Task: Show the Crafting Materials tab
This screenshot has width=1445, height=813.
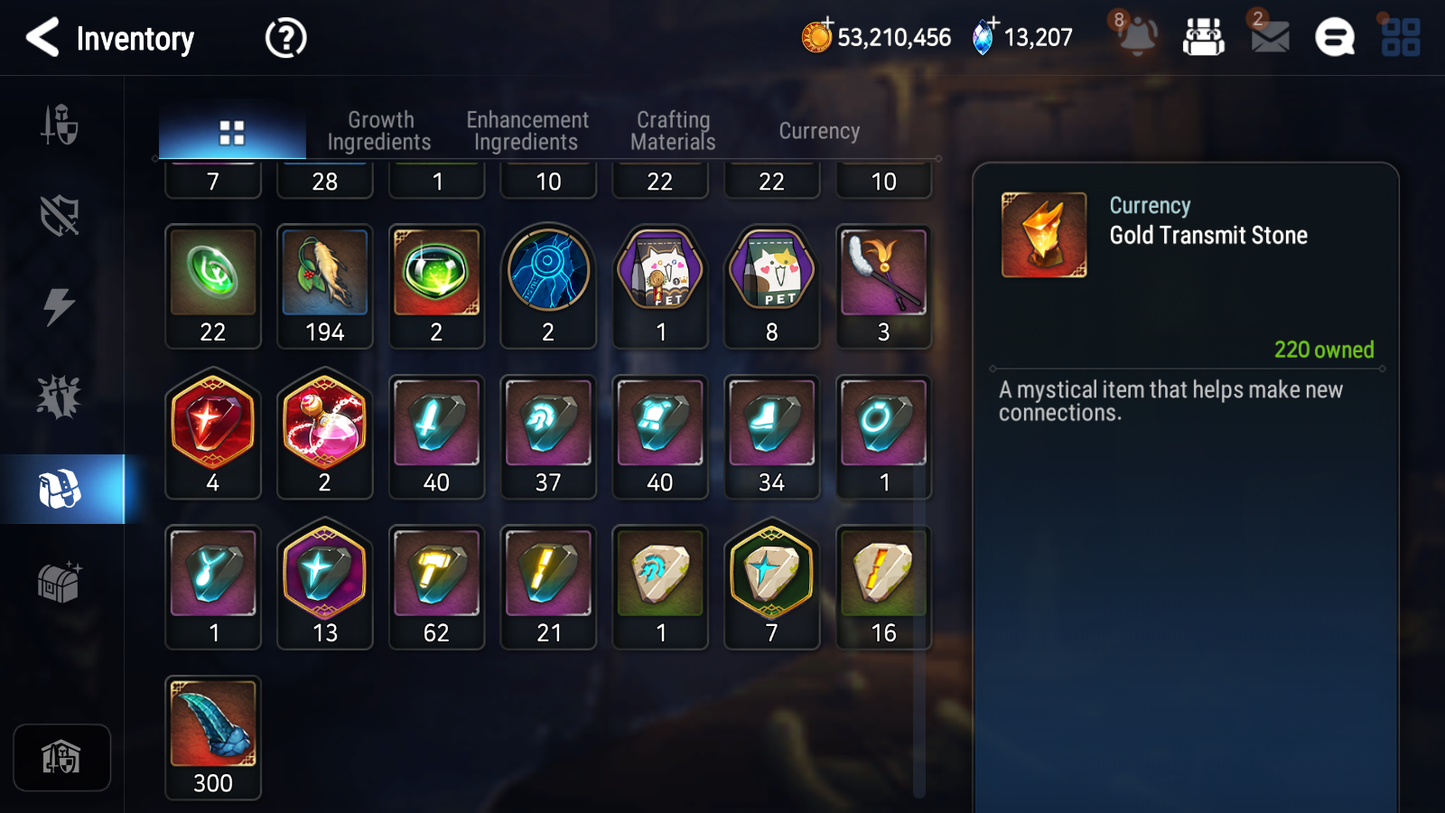Action: 673,131
